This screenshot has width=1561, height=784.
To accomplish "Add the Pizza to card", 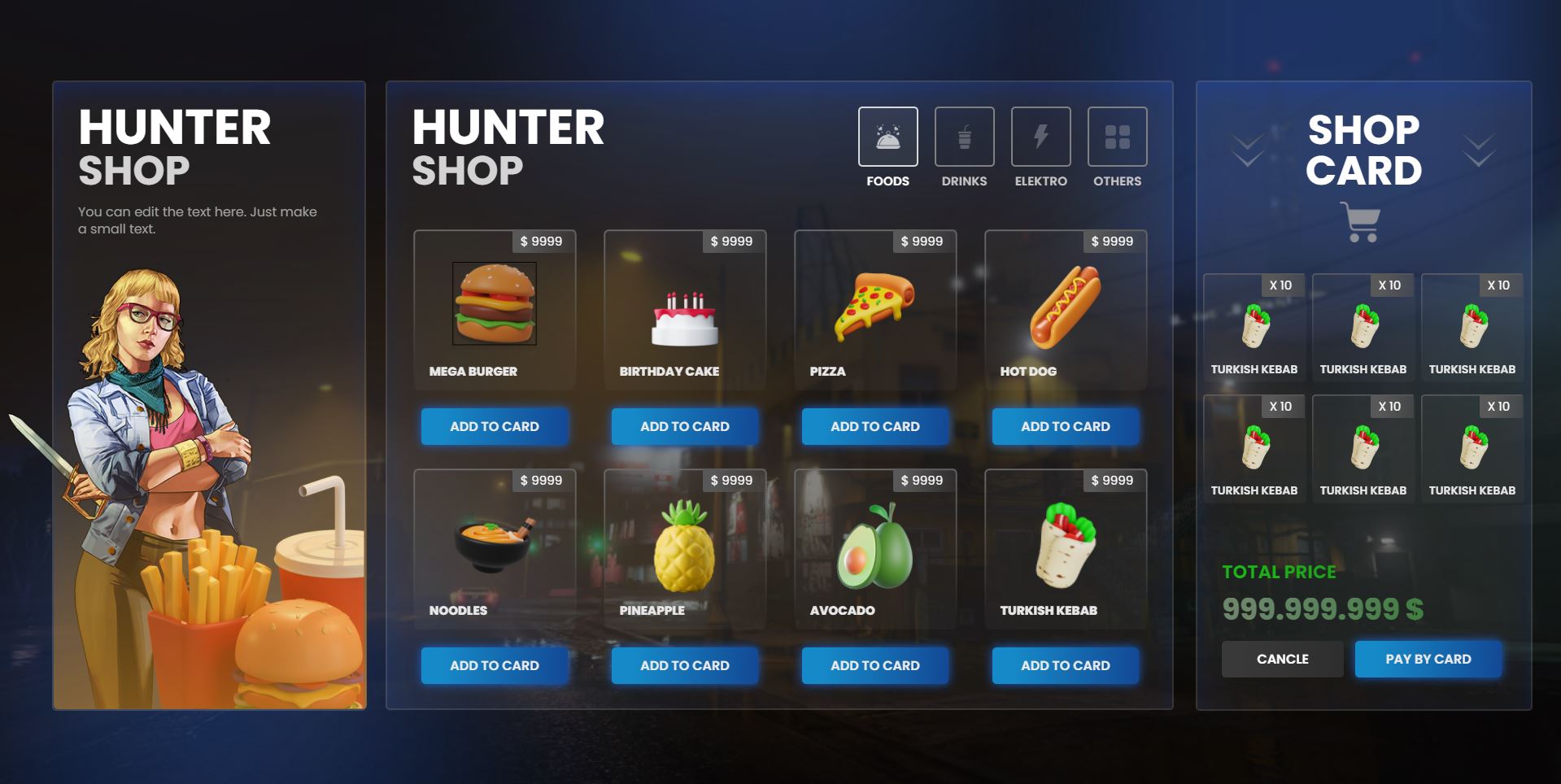I will 875,426.
